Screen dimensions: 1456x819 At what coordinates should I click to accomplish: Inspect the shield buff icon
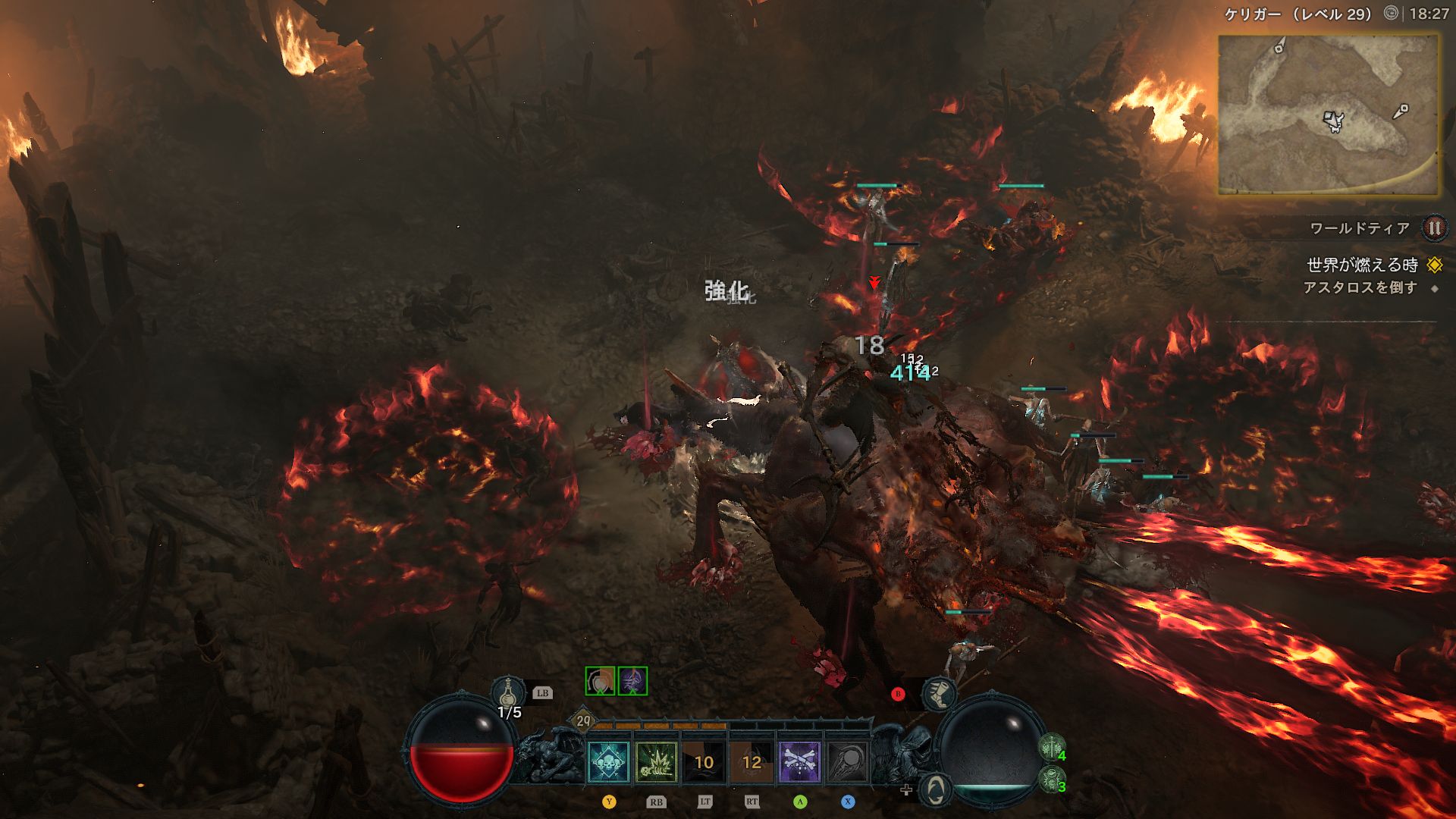(600, 681)
